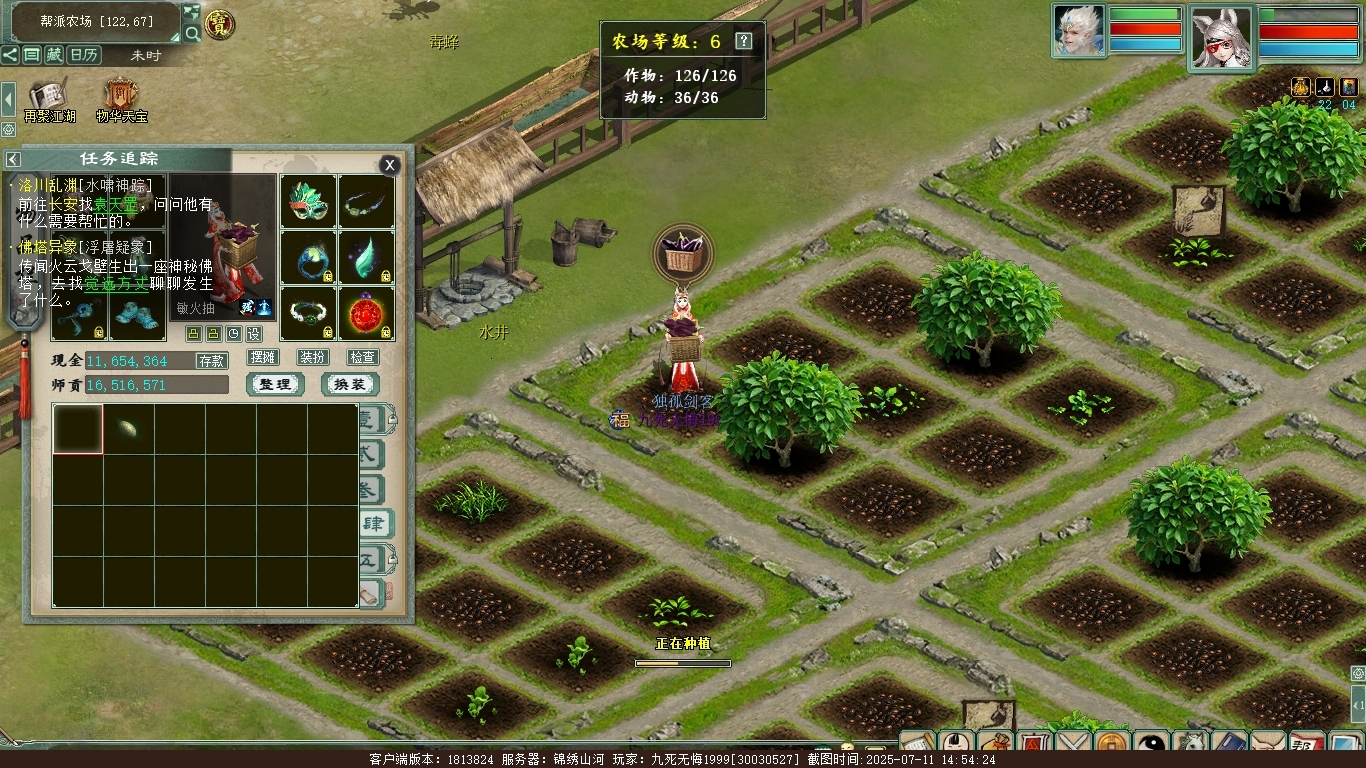
Task: Open the farm level help question mark
Action: [743, 41]
